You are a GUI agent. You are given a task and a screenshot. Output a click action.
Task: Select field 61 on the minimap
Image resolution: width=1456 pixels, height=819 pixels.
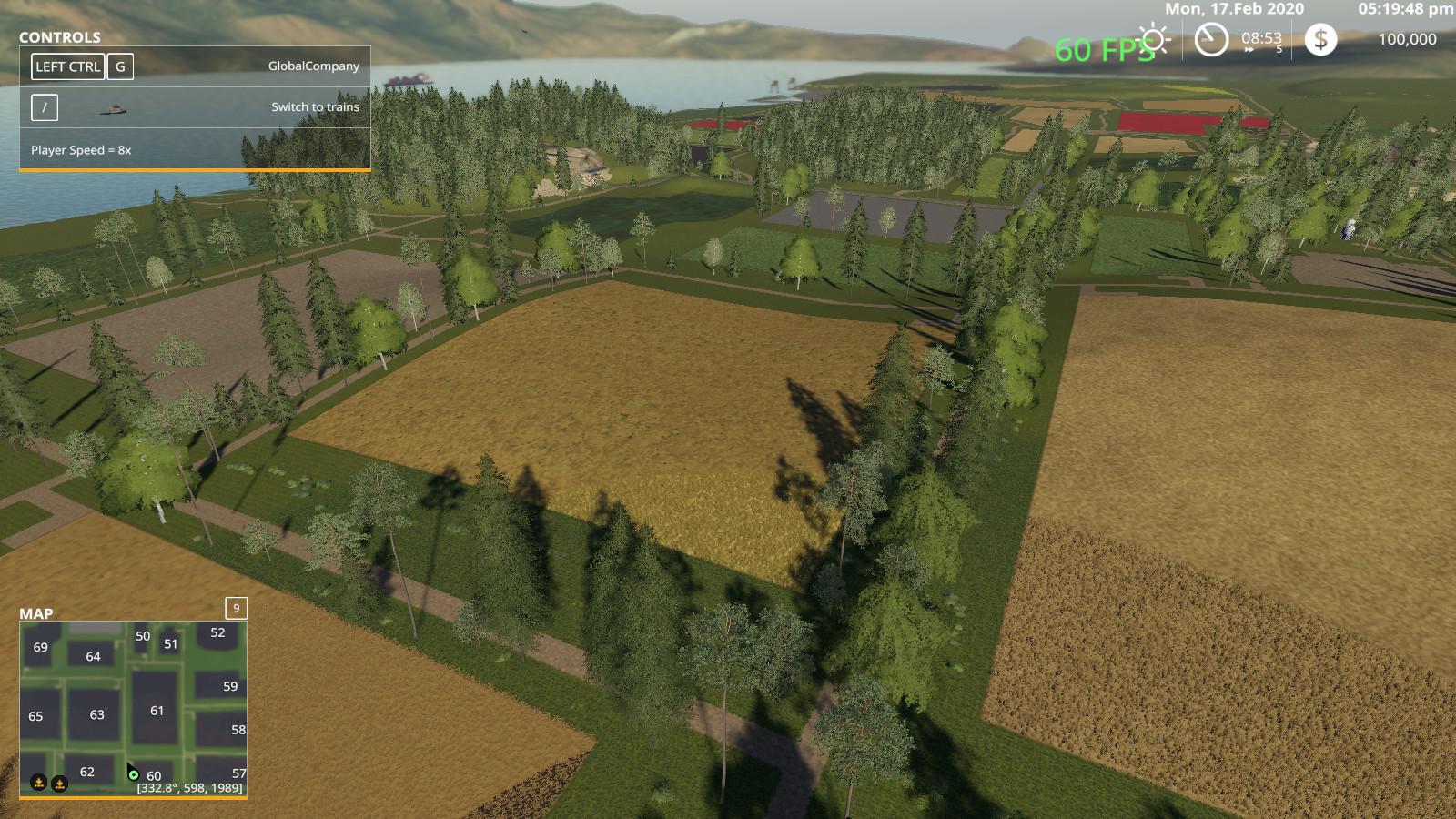tap(157, 710)
